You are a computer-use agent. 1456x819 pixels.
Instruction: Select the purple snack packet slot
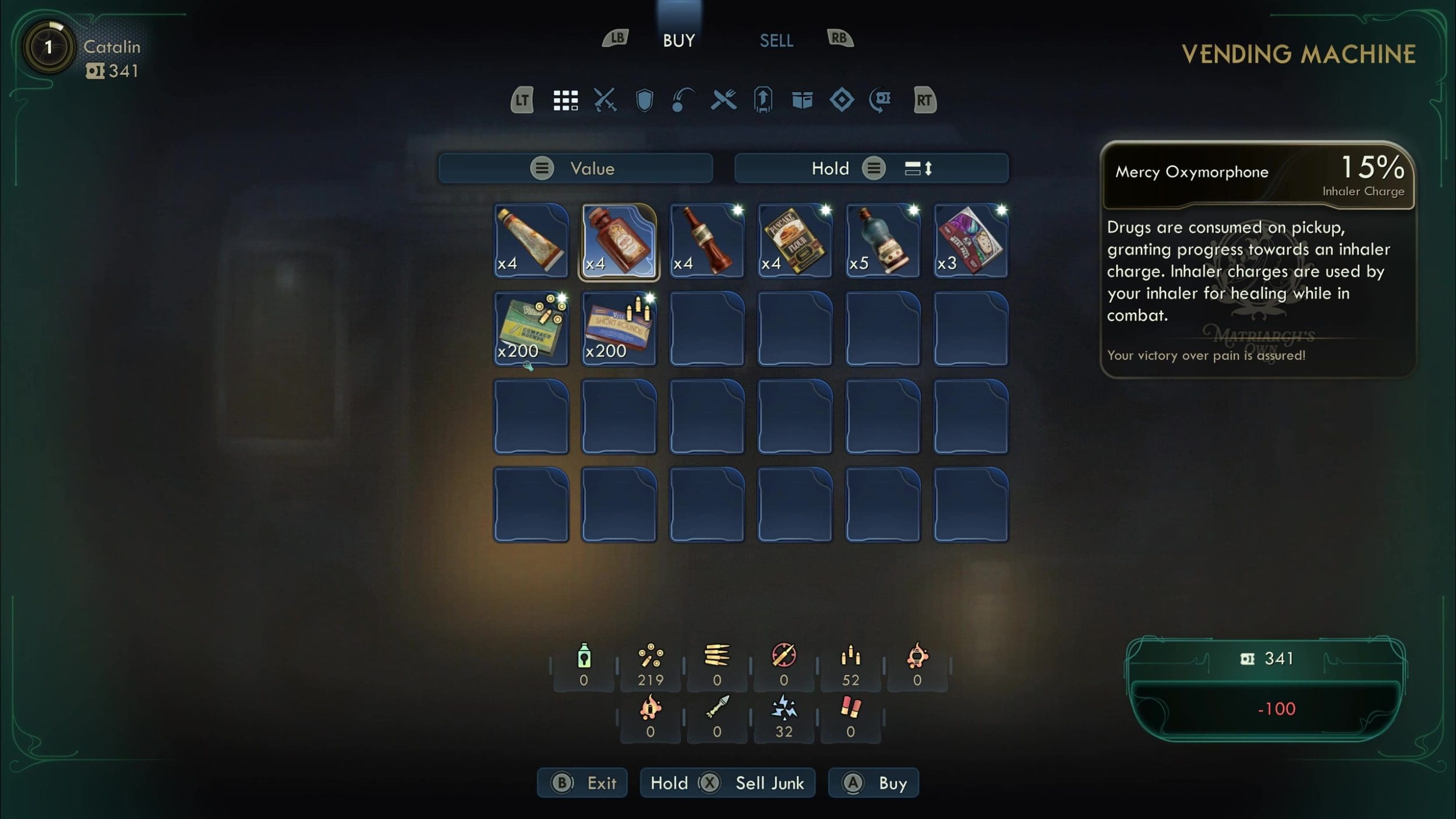coord(970,241)
